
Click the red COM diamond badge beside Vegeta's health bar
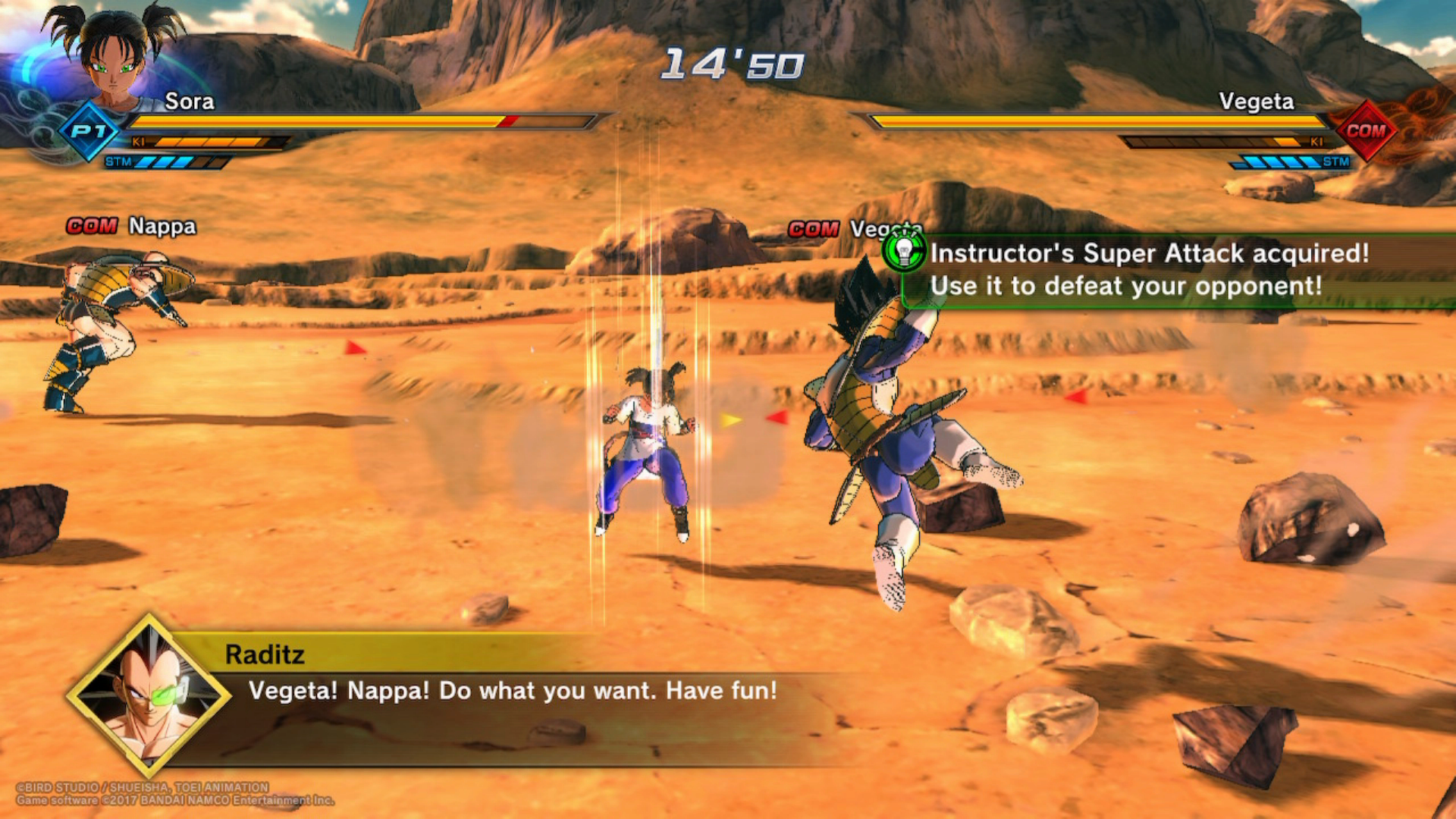click(x=1366, y=131)
